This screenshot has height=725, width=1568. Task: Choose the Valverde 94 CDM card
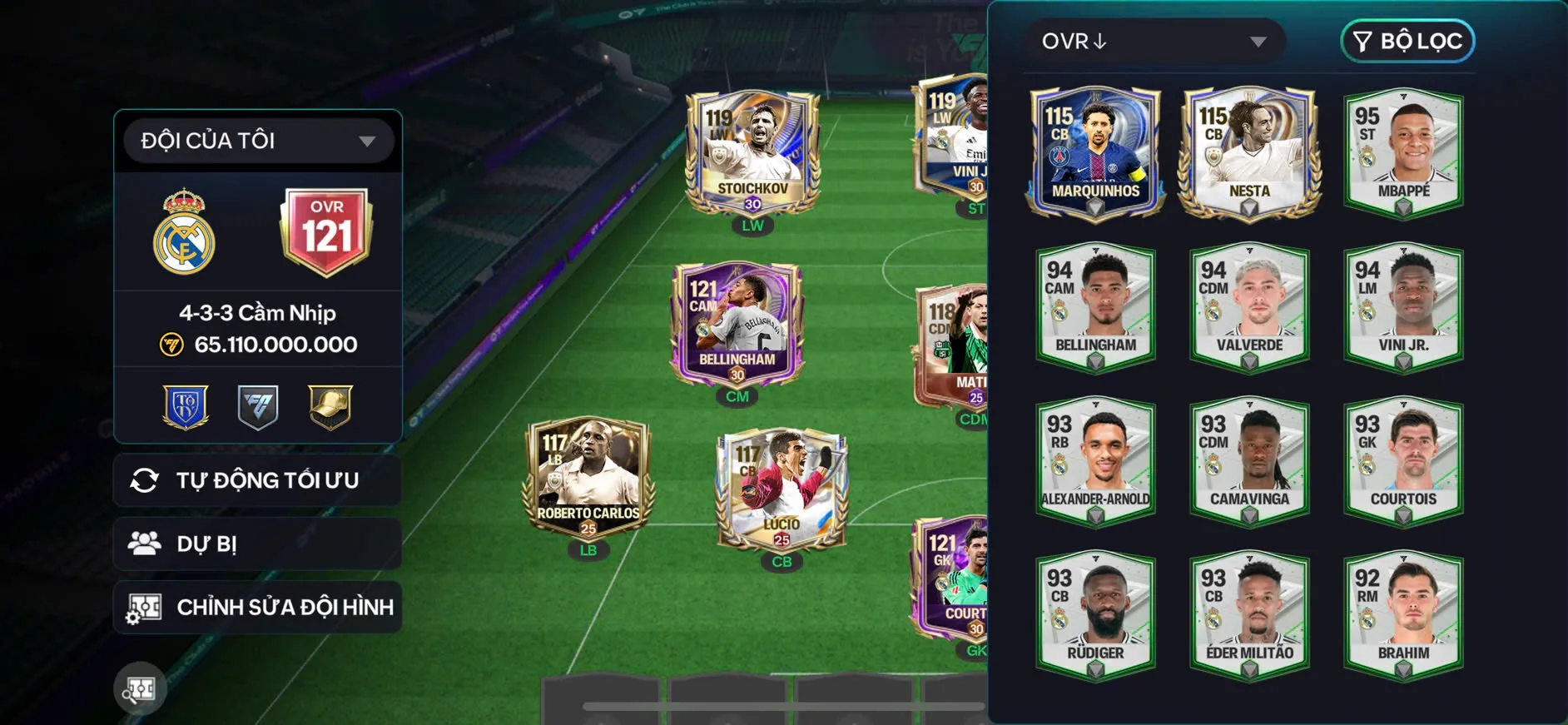(1249, 307)
